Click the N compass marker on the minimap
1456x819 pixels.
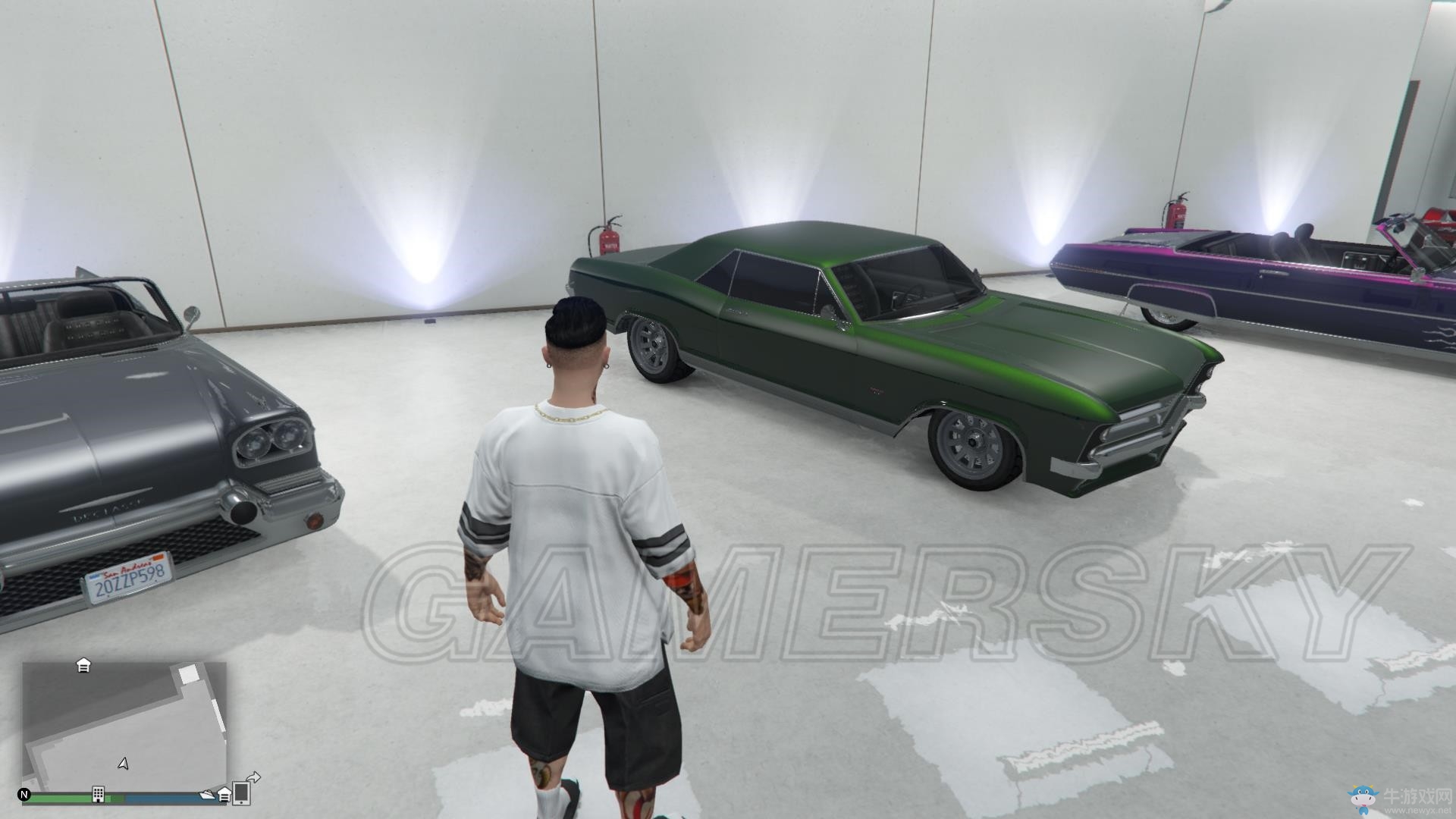pos(24,795)
